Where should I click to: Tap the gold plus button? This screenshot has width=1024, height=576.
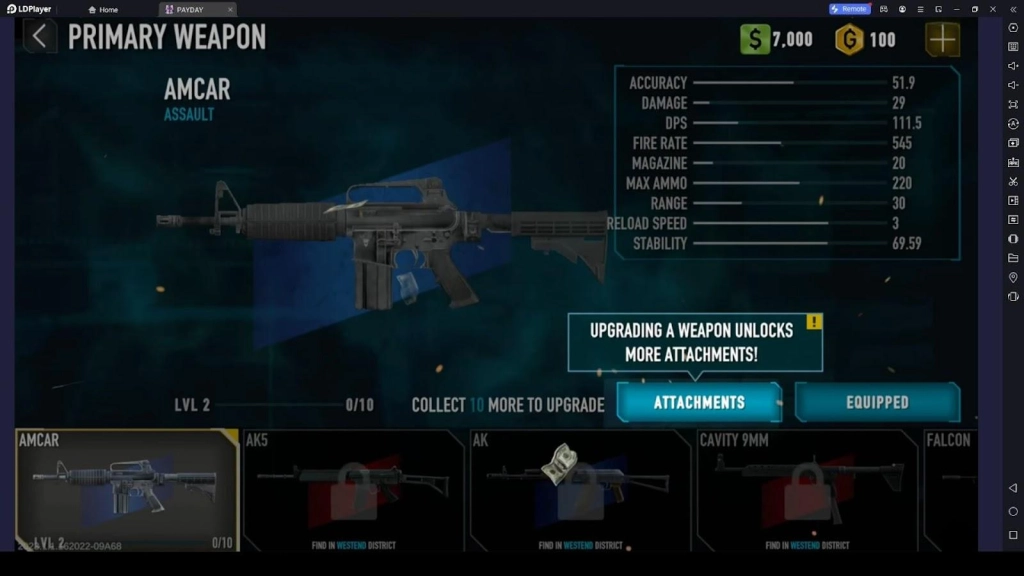(942, 39)
